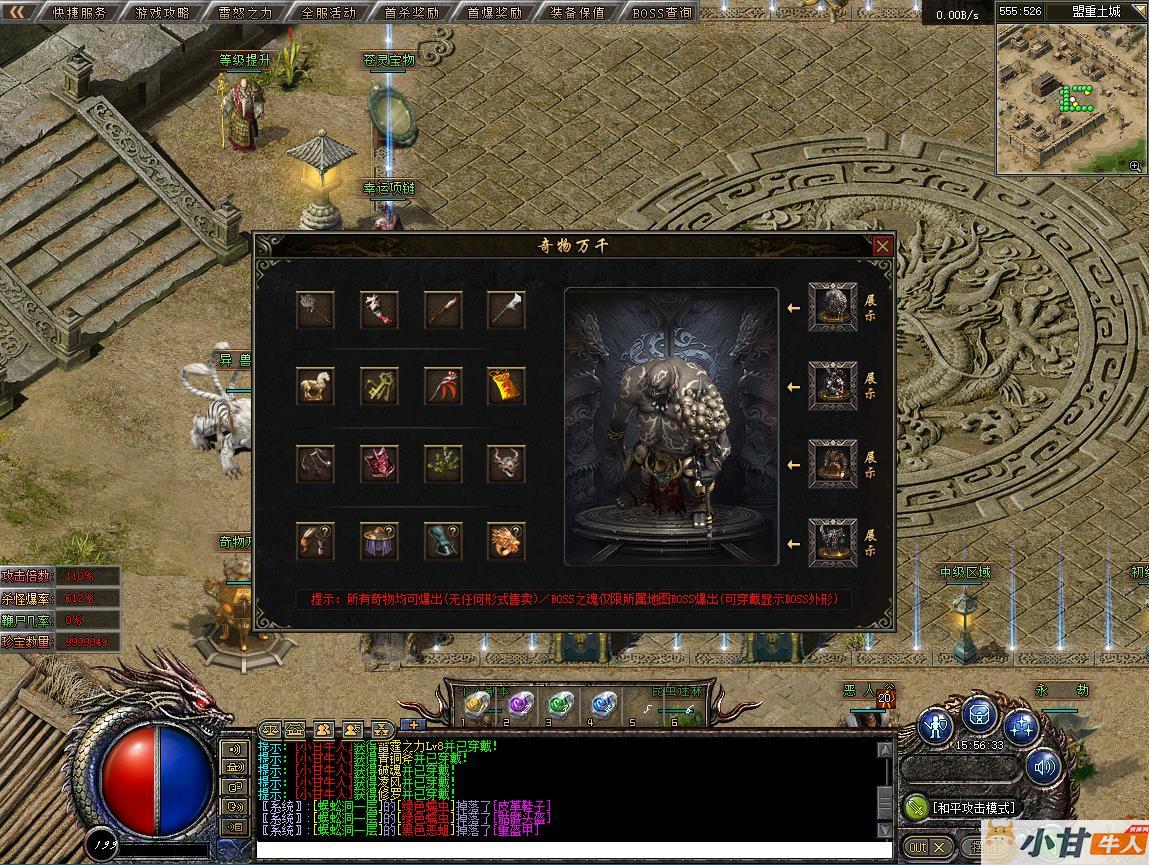Select the green herb relic slot
Viewport: 1149px width, 865px height.
pyautogui.click(x=442, y=464)
